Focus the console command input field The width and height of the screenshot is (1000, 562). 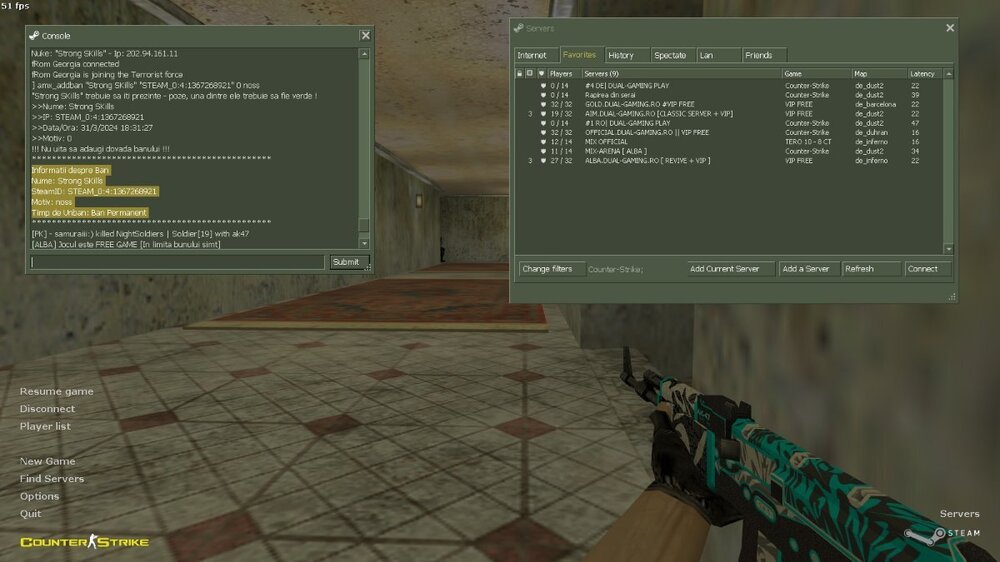pyautogui.click(x=177, y=262)
